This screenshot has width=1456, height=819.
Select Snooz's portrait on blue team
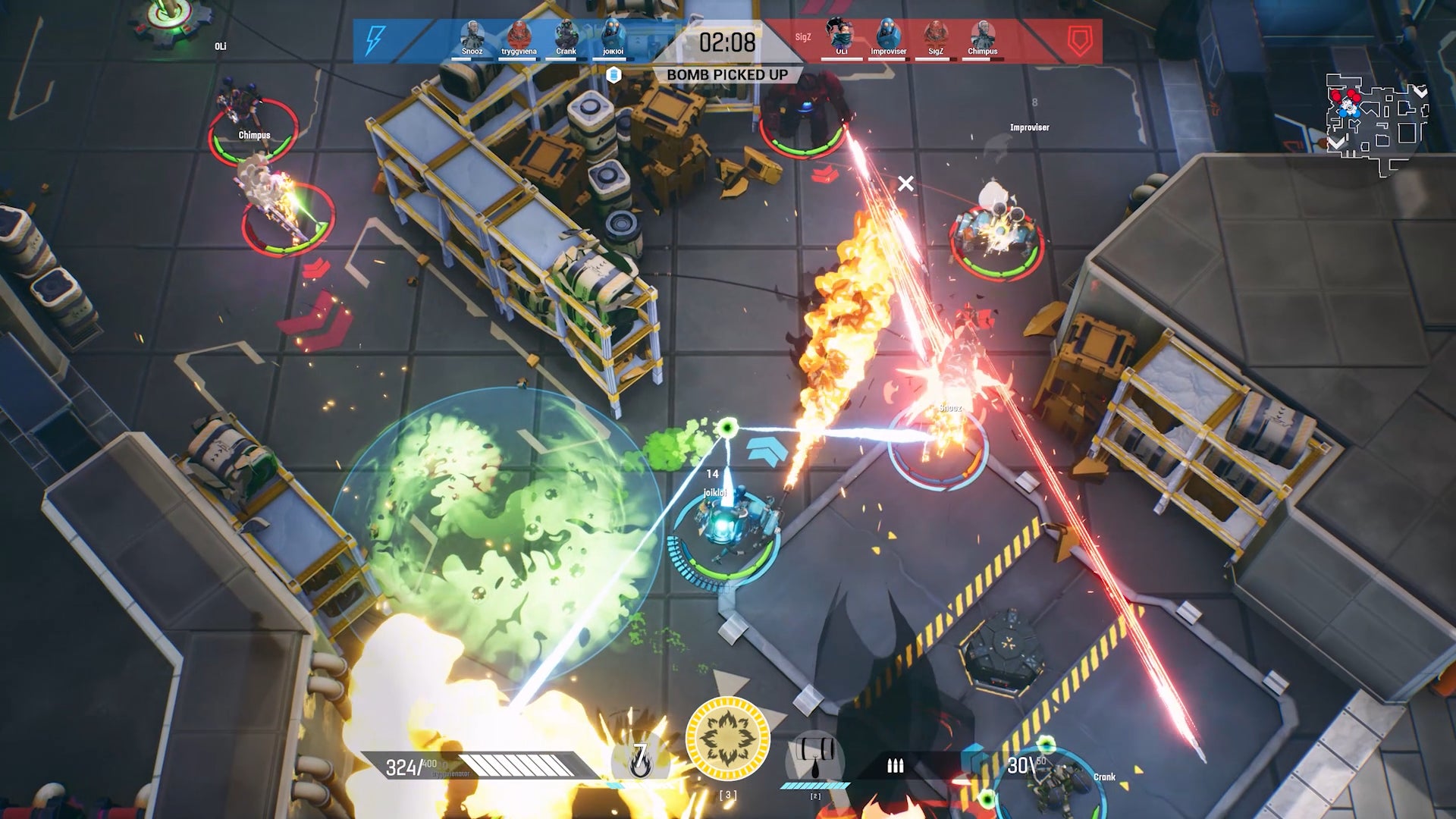tap(472, 35)
